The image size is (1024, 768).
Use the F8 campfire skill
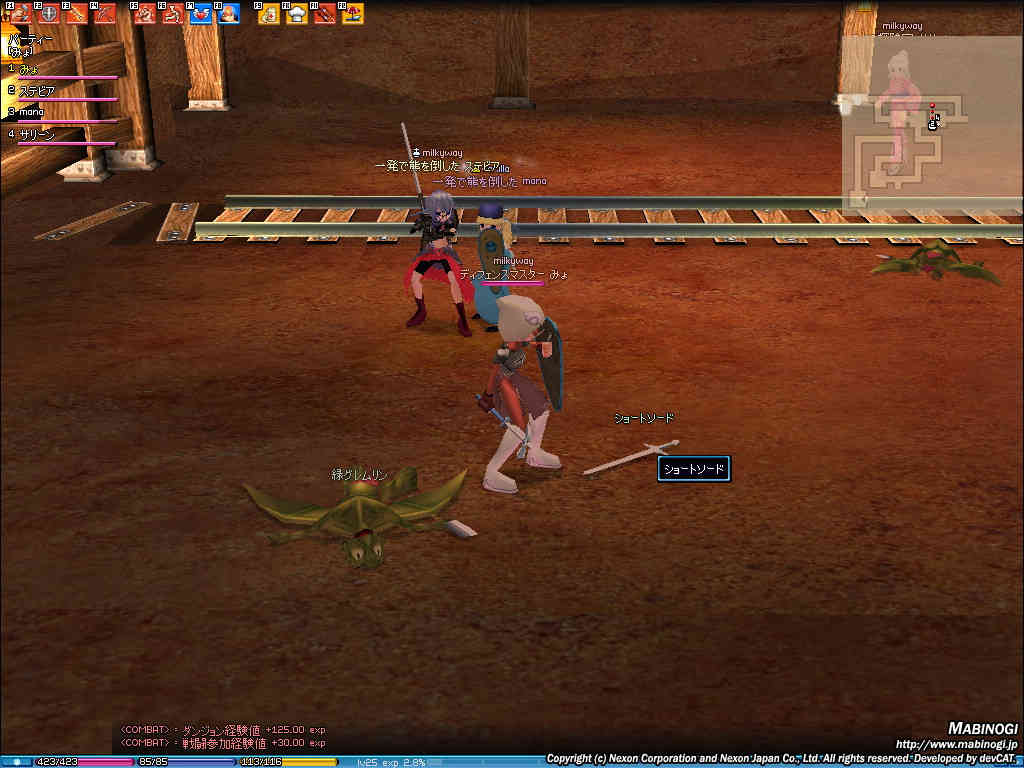click(229, 14)
